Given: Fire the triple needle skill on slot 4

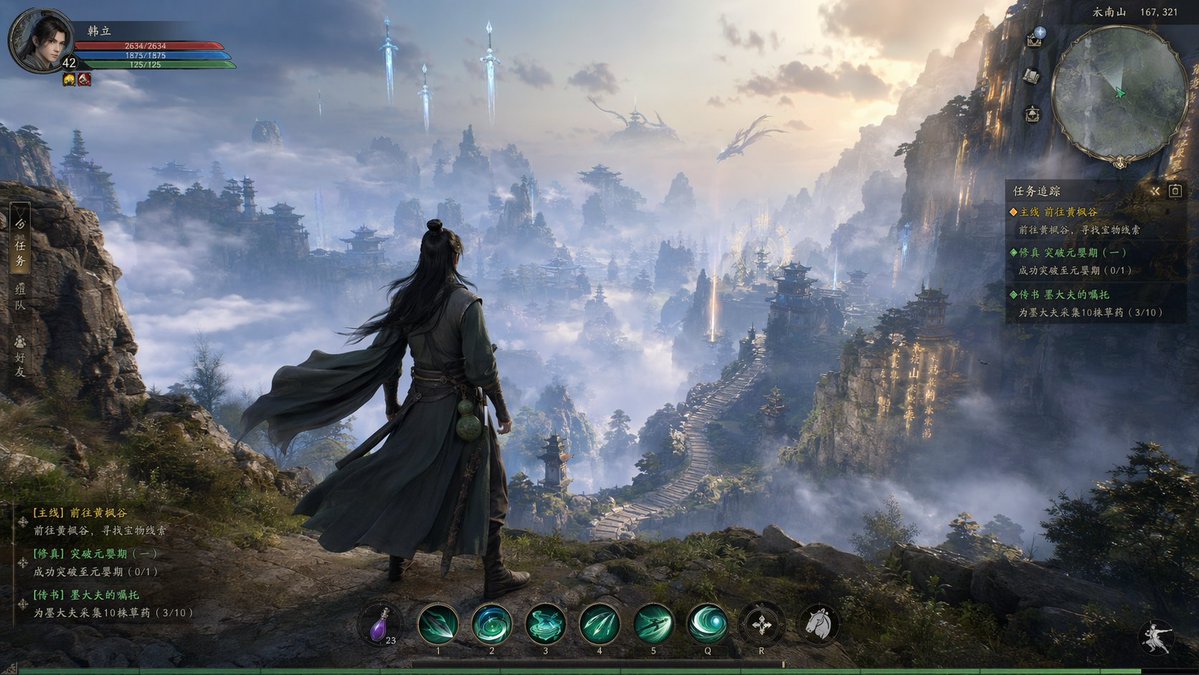Looking at the screenshot, I should click(600, 623).
